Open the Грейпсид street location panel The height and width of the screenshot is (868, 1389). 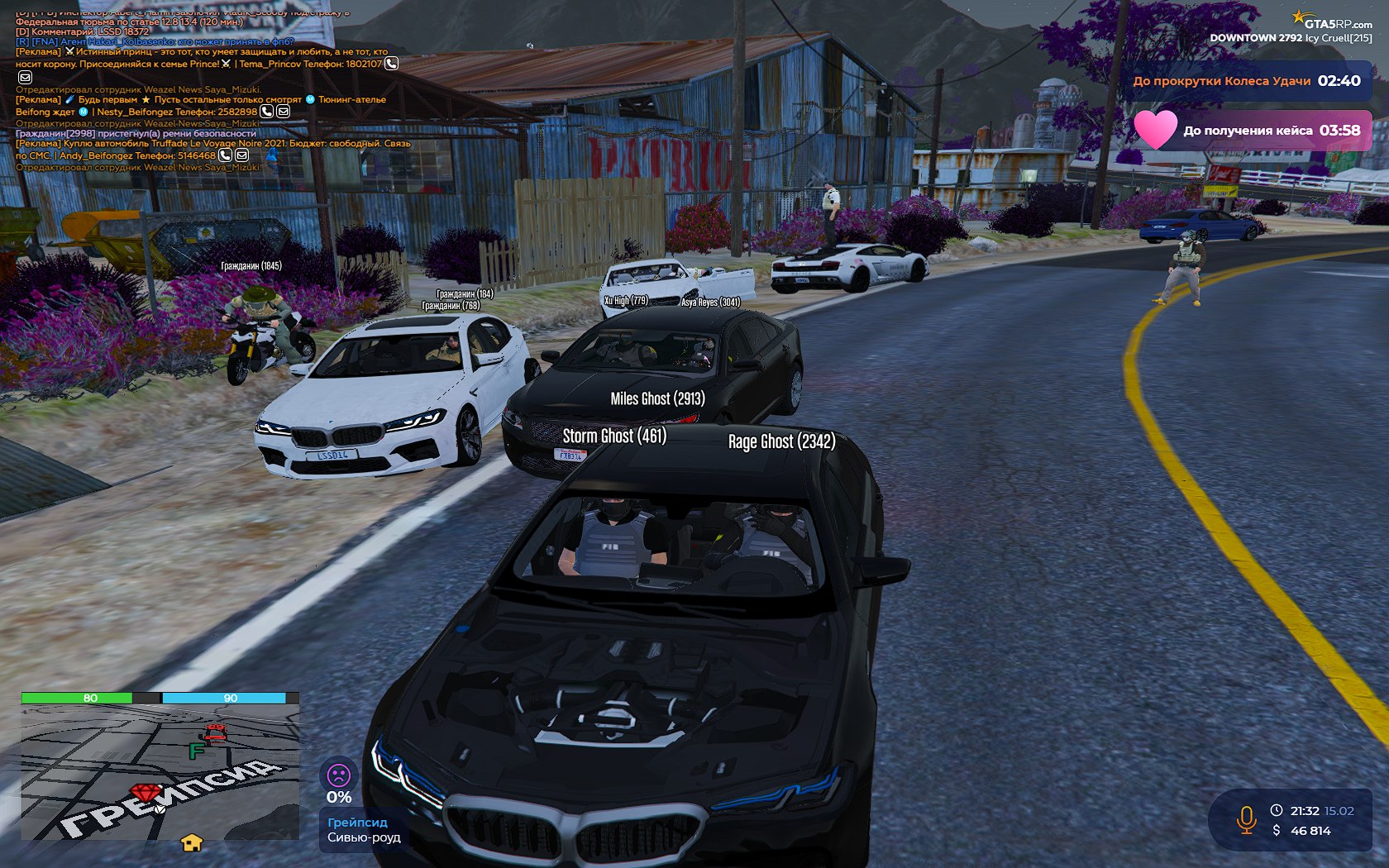pyautogui.click(x=364, y=830)
